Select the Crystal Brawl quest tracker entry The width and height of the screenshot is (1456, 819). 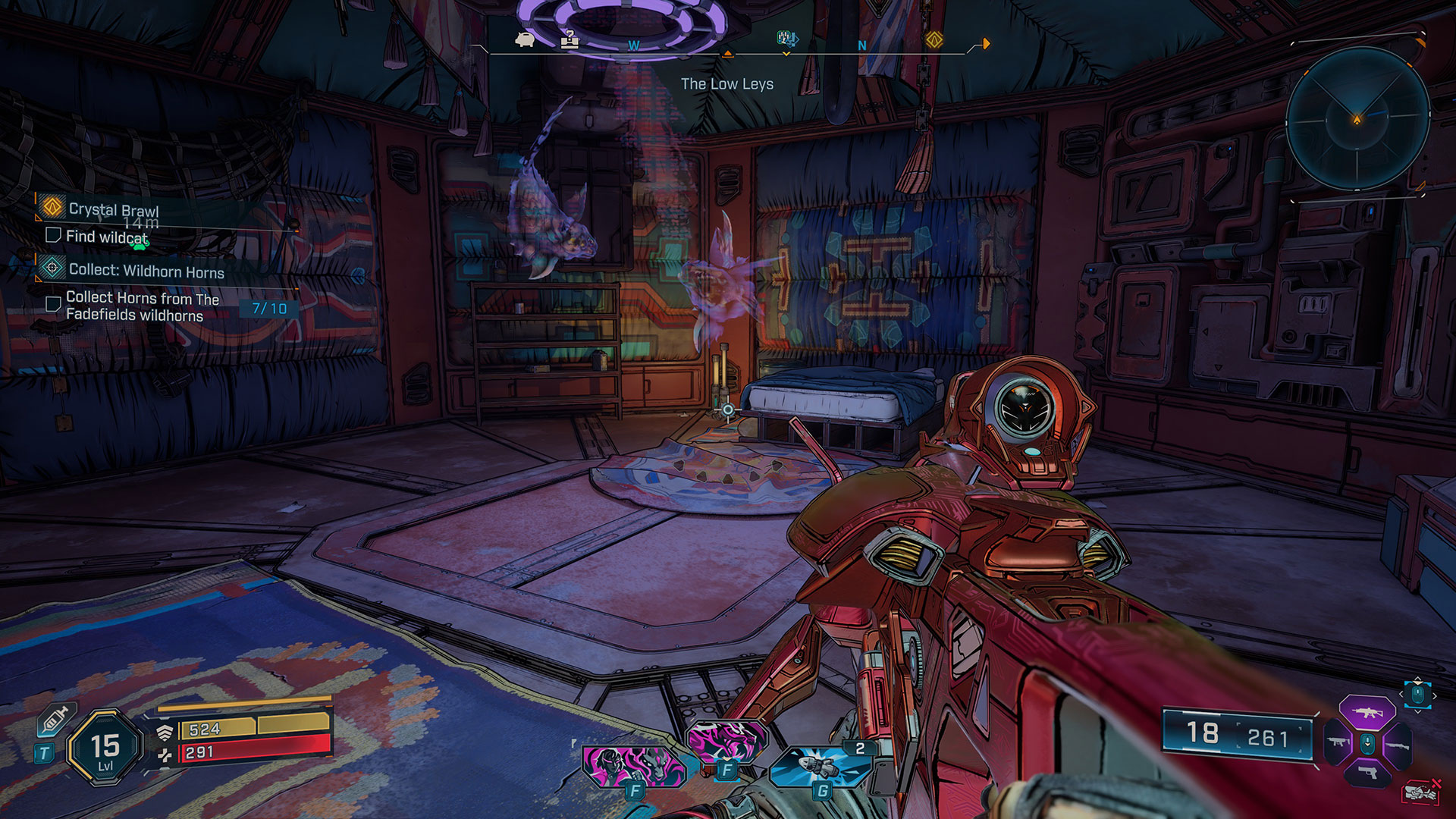point(113,209)
